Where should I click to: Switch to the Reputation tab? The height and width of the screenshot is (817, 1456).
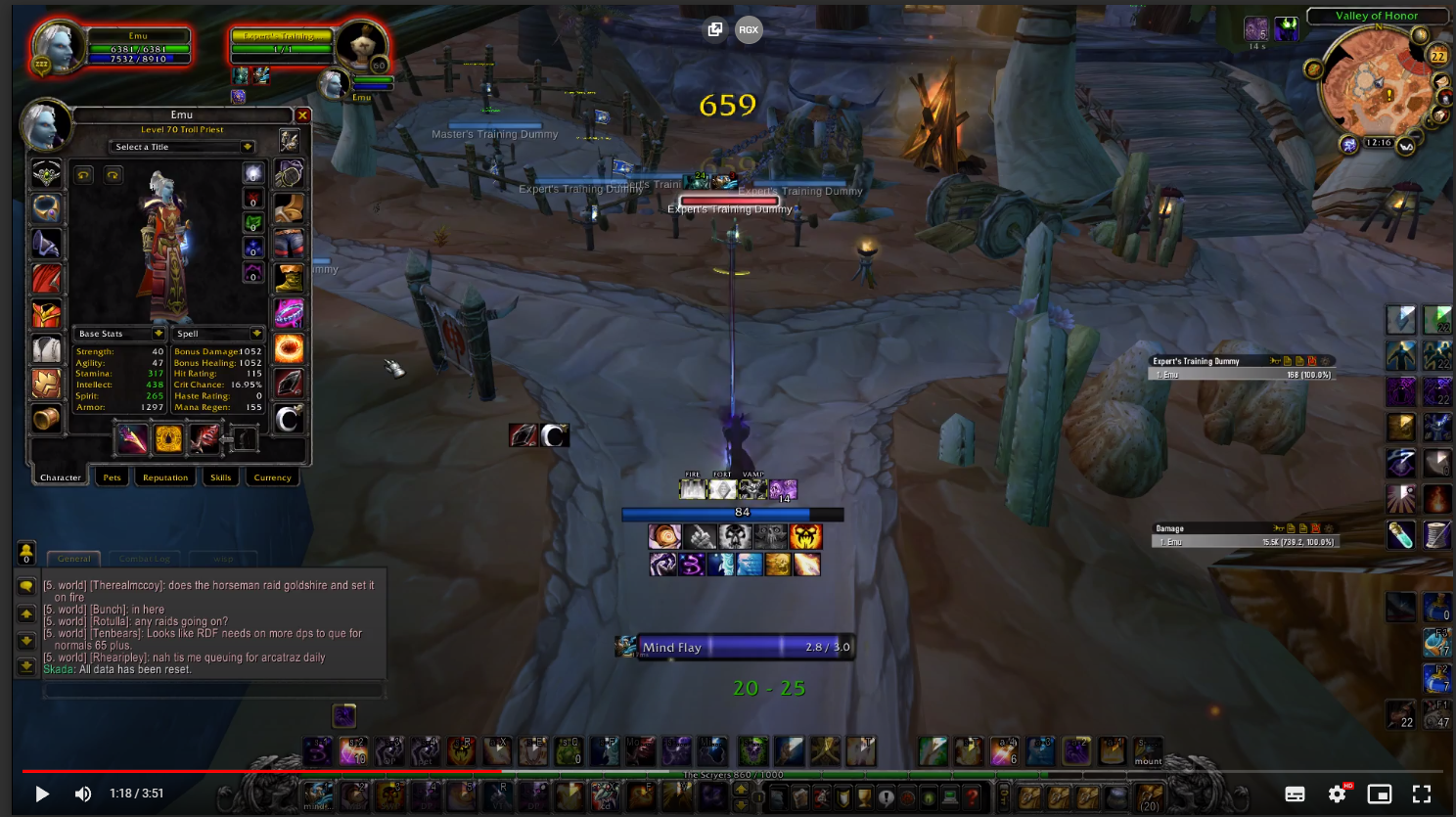click(x=164, y=477)
